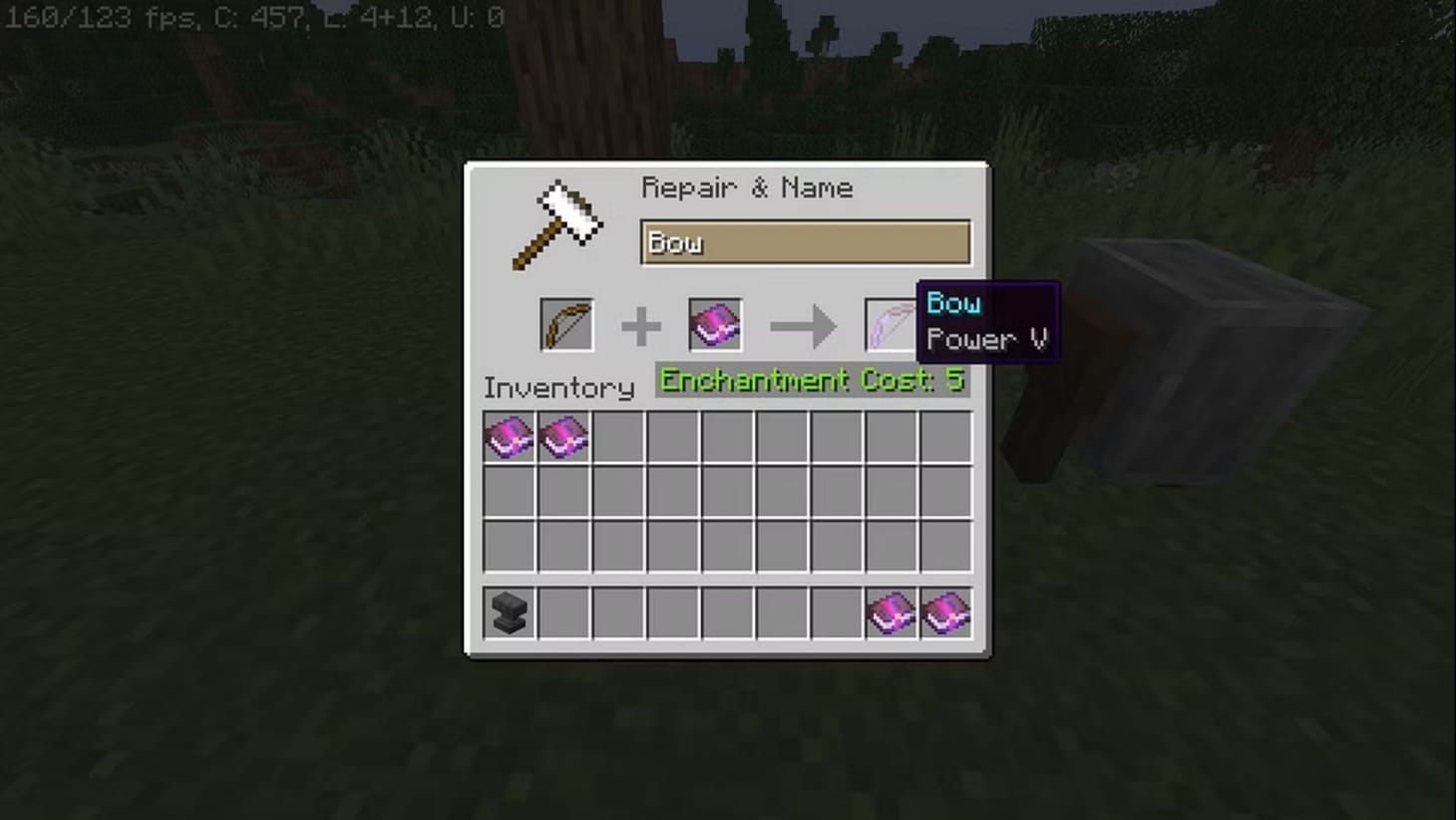Pick up the enchanted book near the hotbar's right end
1456x820 pixels.
point(892,613)
